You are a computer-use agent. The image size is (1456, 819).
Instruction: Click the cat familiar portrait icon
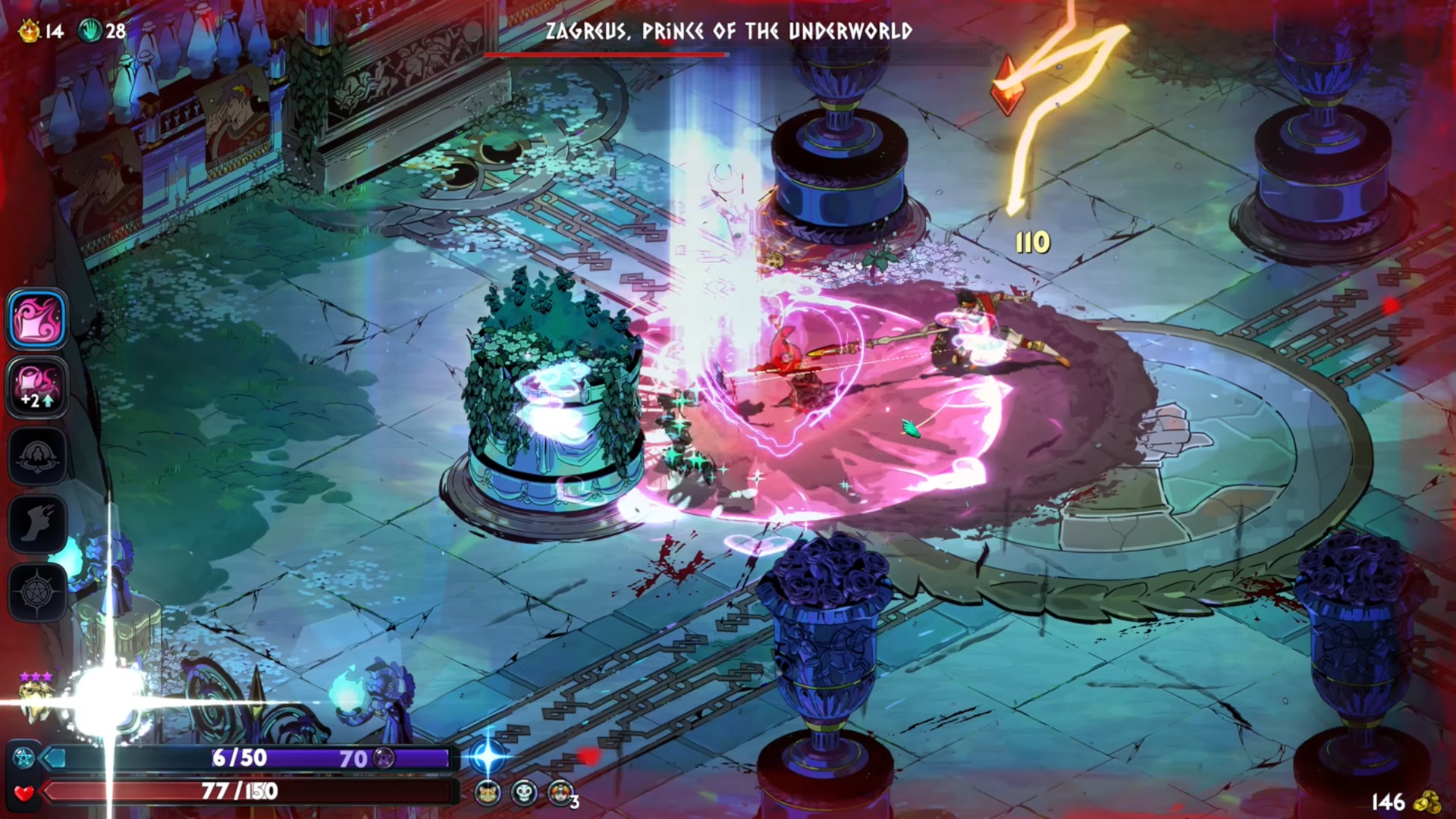(488, 793)
